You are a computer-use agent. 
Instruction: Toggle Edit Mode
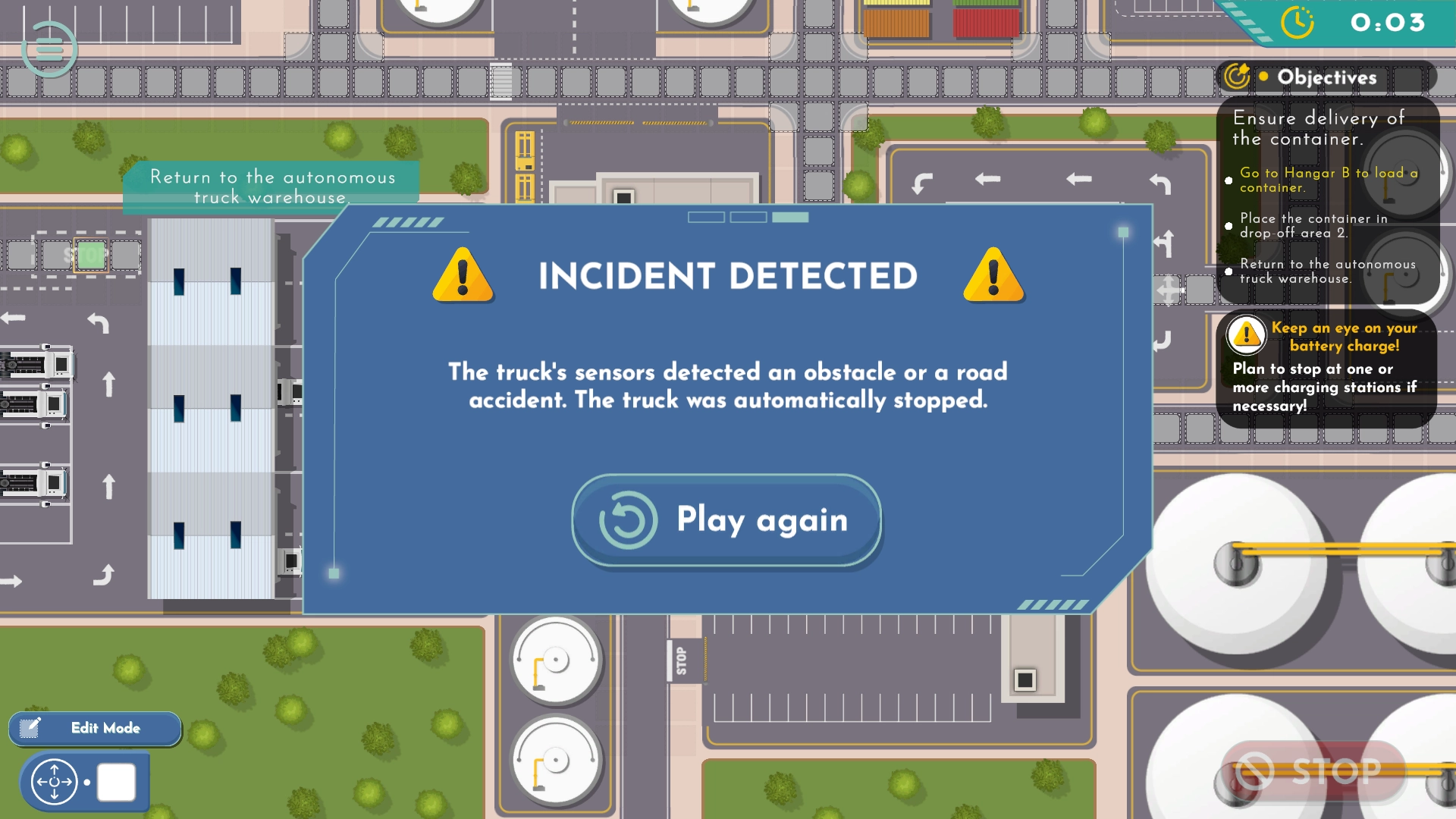pos(95,728)
